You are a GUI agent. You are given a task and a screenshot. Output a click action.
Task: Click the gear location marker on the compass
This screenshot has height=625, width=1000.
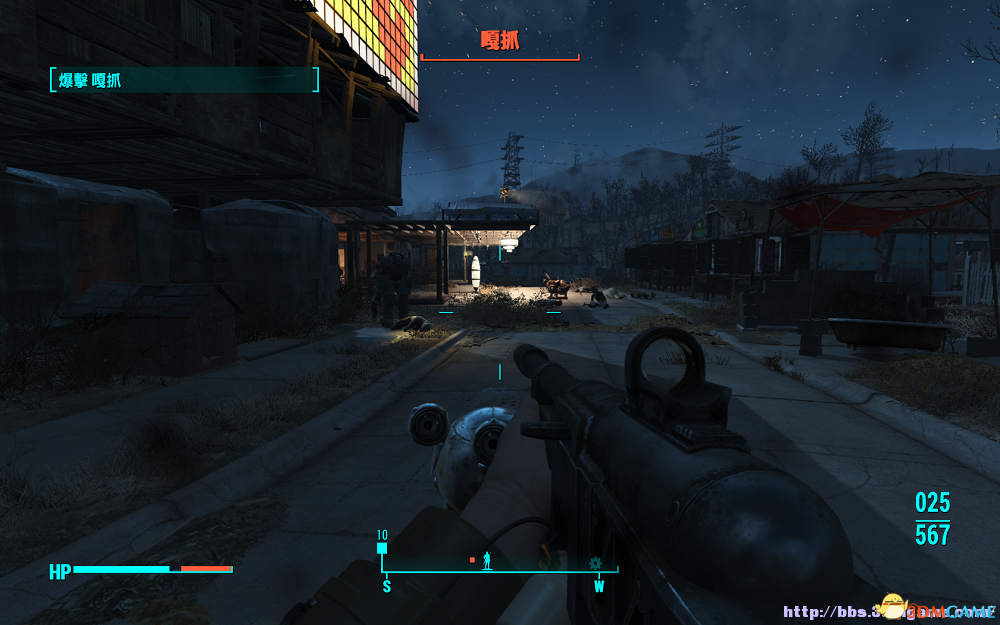coord(596,563)
